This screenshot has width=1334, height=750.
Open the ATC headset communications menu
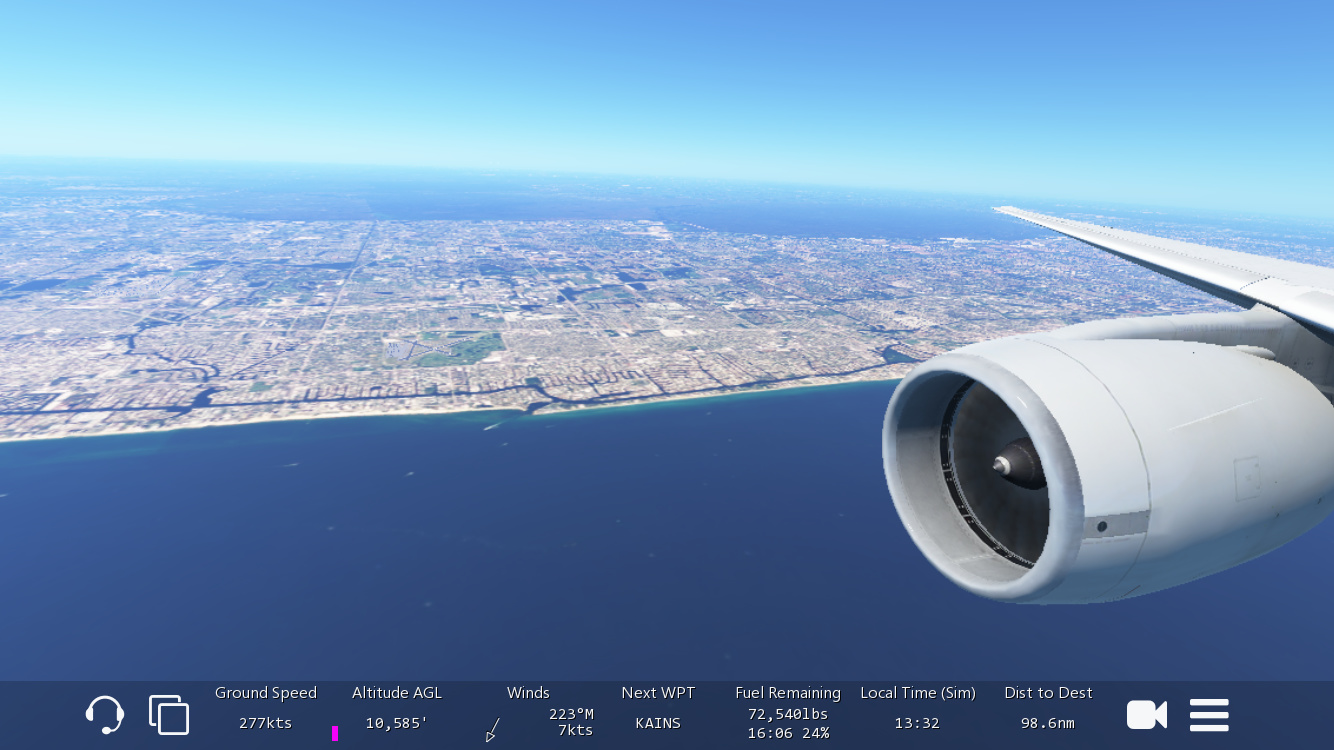tap(105, 715)
